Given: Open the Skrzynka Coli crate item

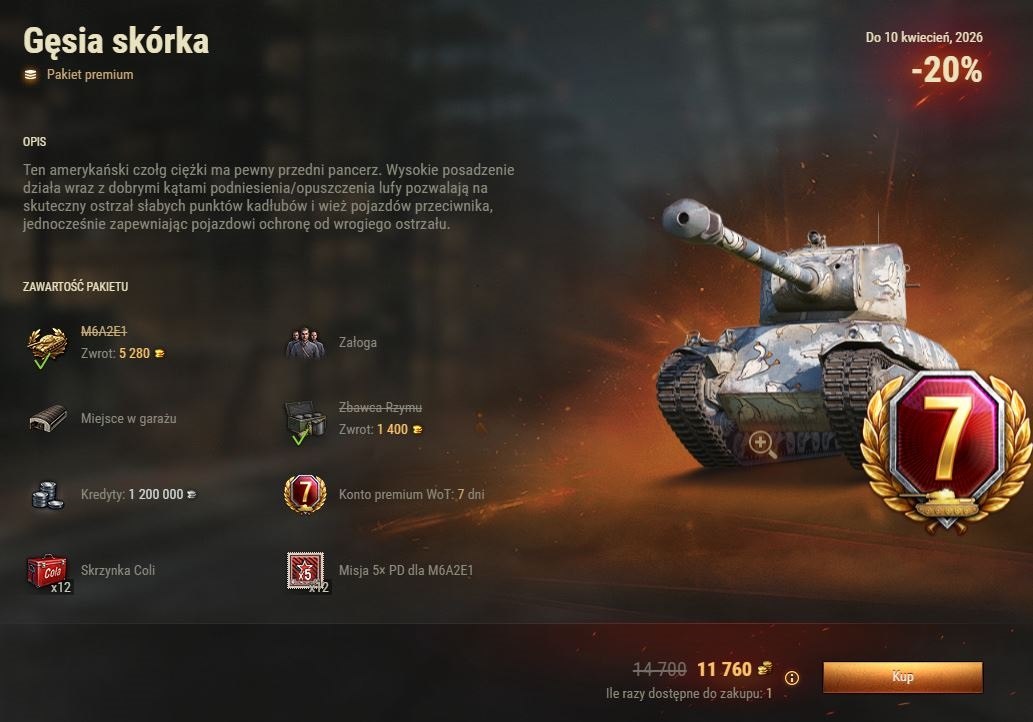Looking at the screenshot, I should pyautogui.click(x=48, y=571).
